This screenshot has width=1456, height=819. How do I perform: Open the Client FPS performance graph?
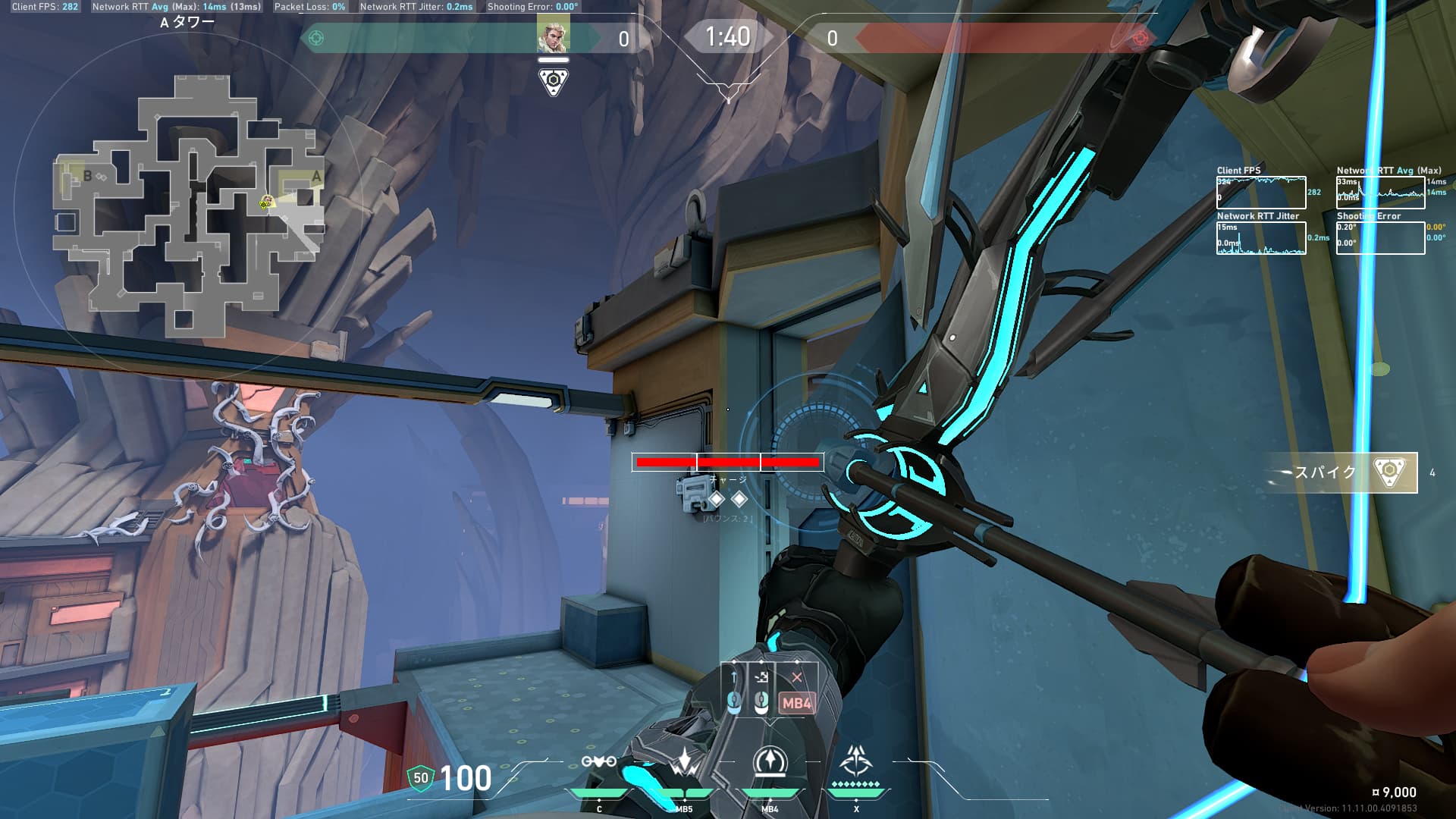click(x=1261, y=193)
